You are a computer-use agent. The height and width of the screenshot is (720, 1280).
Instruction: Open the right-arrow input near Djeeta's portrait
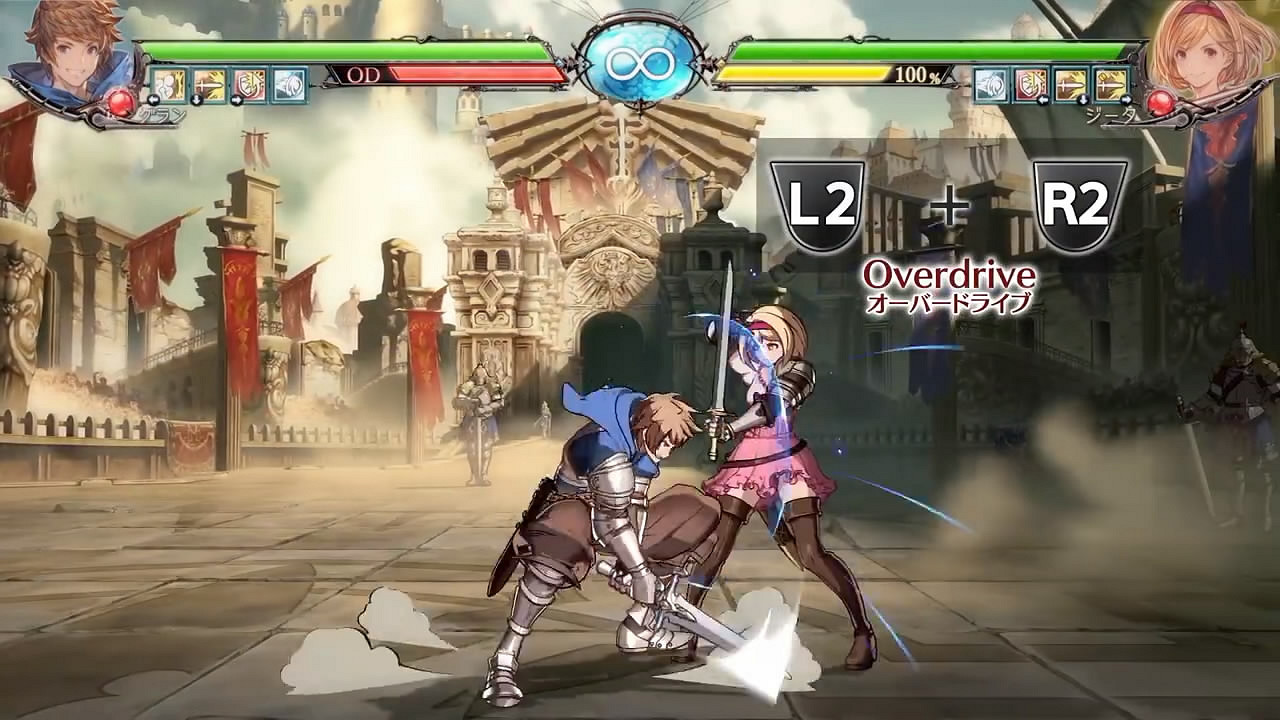coord(1126,99)
